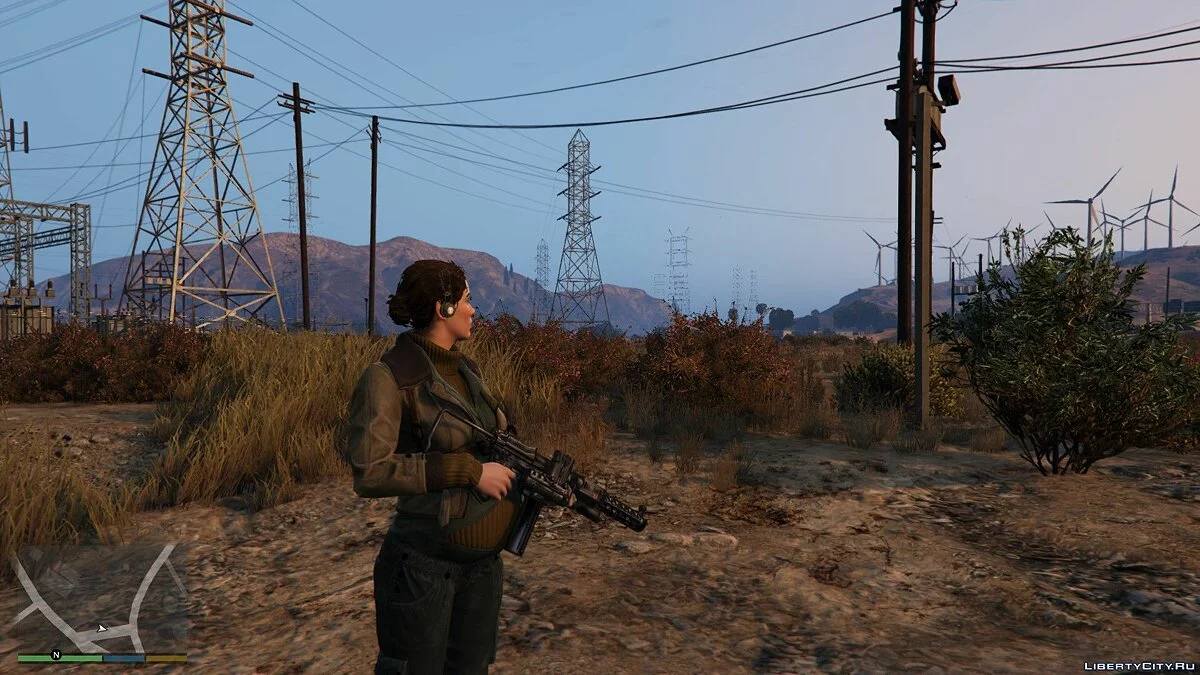Click the player arrow on the minimap
Screen dimensions: 1200x675
102,629
